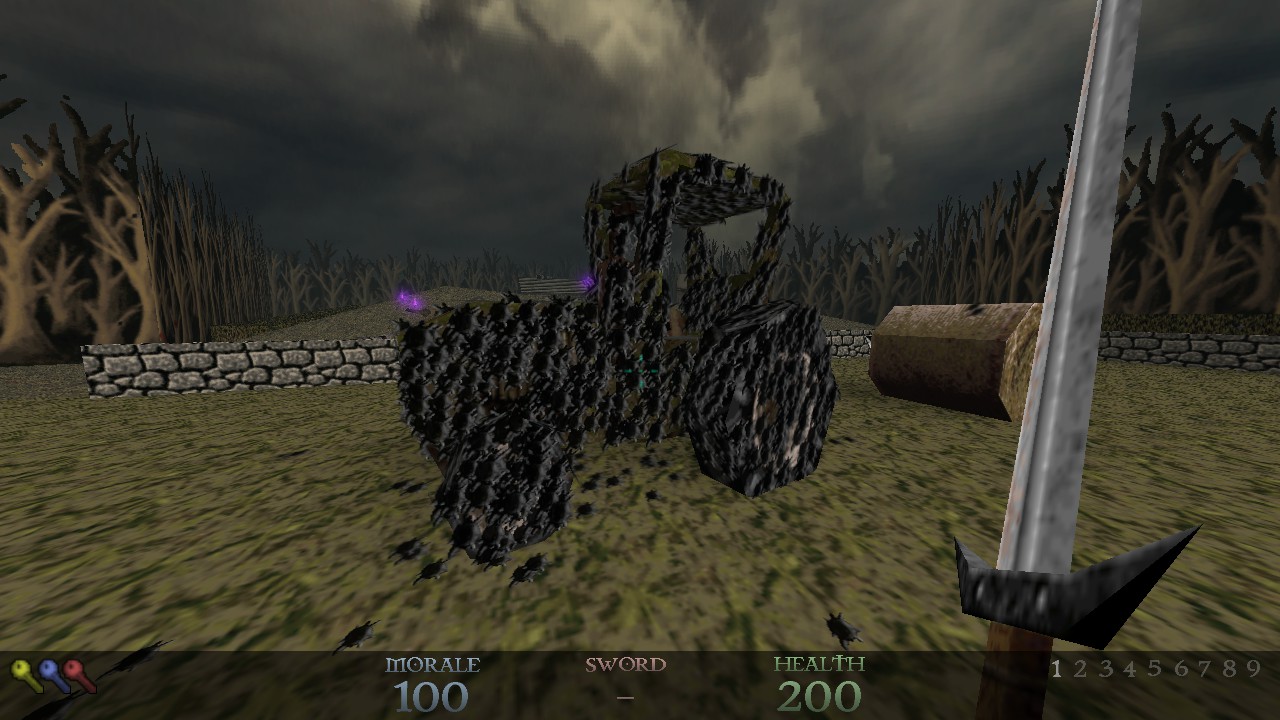Click weapon slot number 7
Image resolution: width=1280 pixels, height=720 pixels.
[x=1204, y=669]
